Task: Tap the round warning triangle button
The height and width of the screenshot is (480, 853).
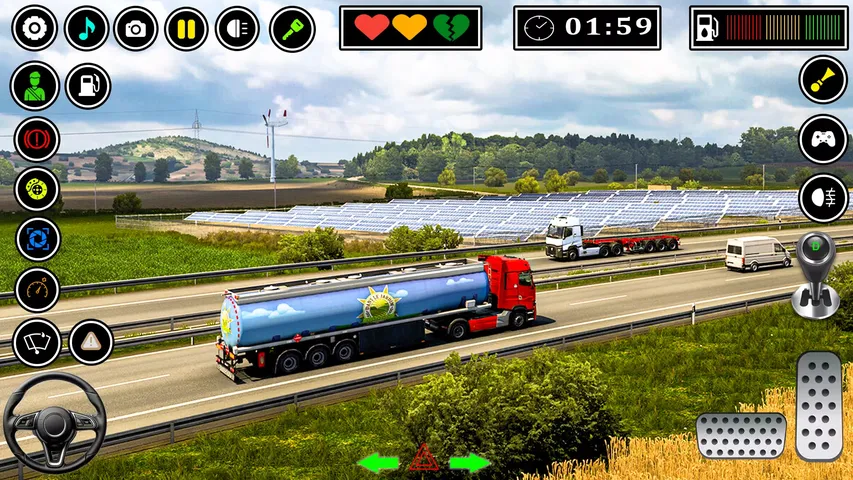Action: [91, 342]
